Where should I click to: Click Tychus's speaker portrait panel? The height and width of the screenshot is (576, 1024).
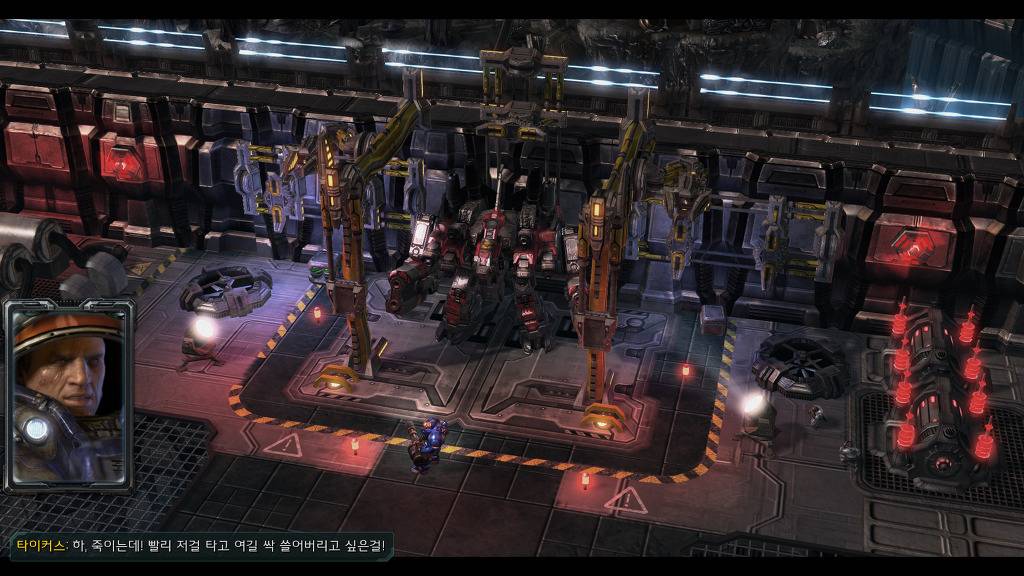click(x=69, y=395)
